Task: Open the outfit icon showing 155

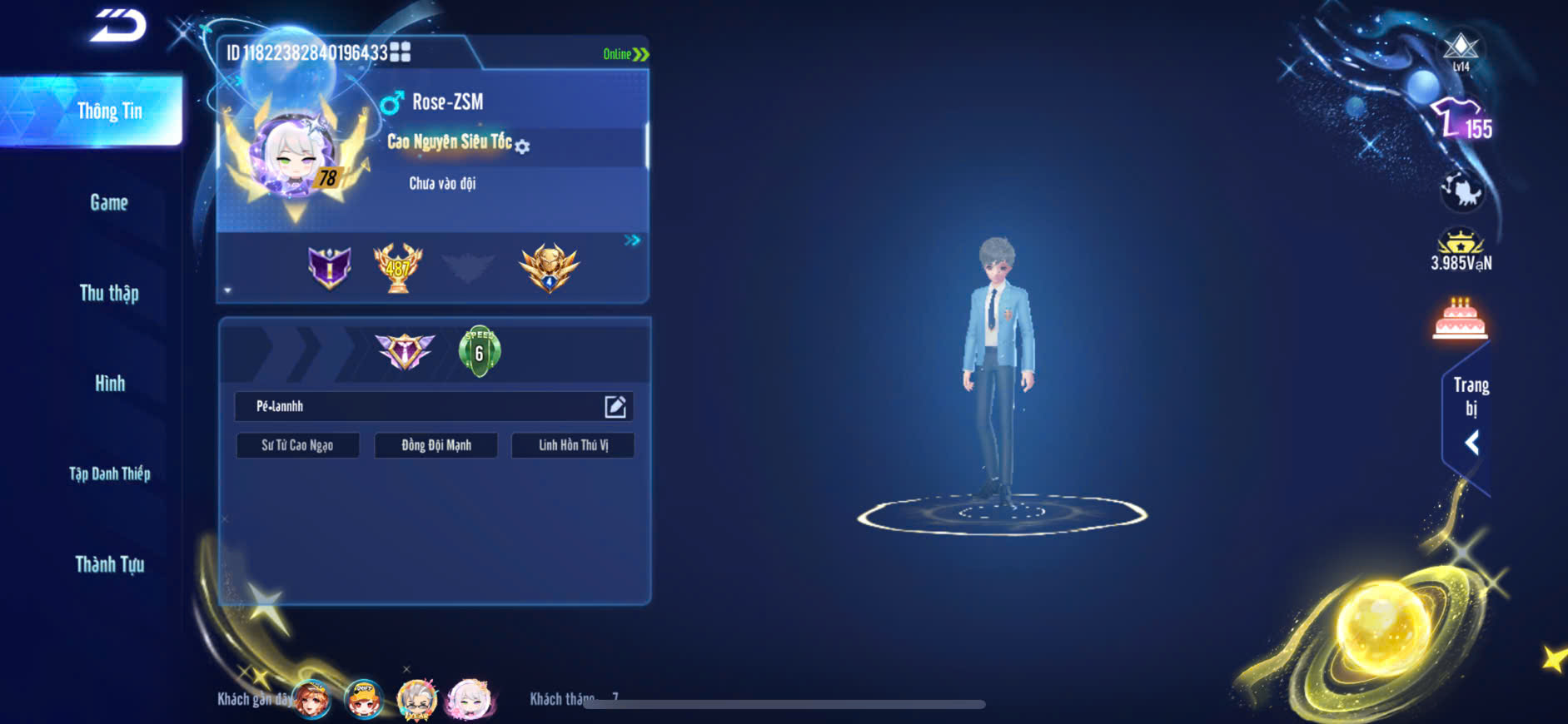Action: pyautogui.click(x=1461, y=121)
